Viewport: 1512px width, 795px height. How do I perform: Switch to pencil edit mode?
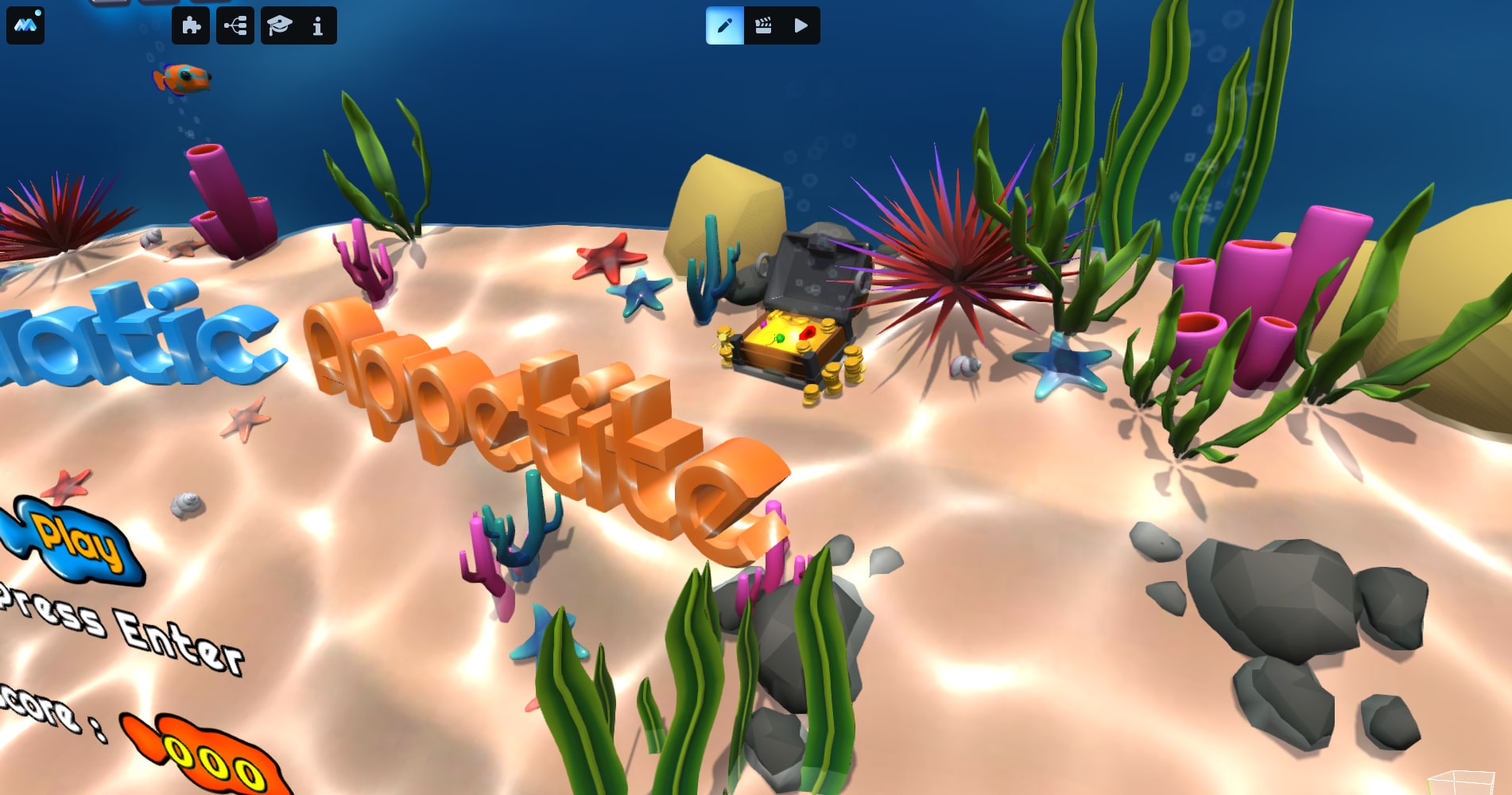click(x=725, y=25)
